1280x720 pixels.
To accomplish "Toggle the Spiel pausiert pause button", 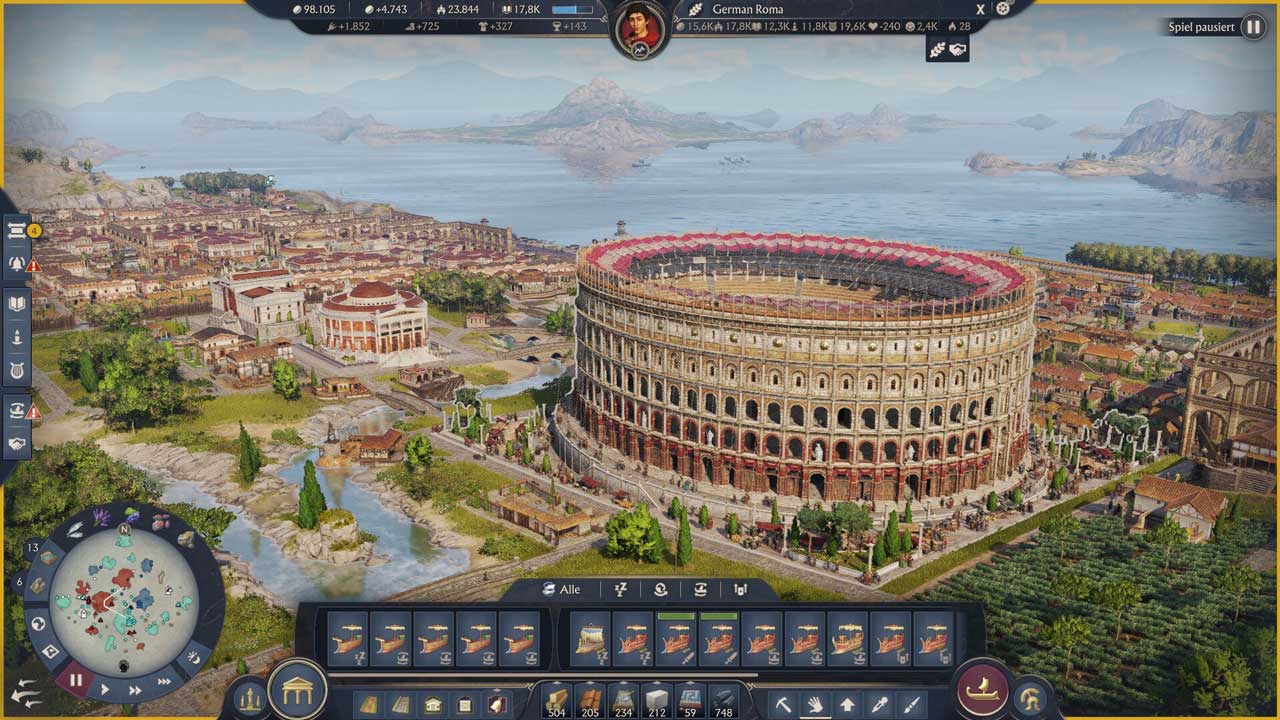I will [1252, 27].
